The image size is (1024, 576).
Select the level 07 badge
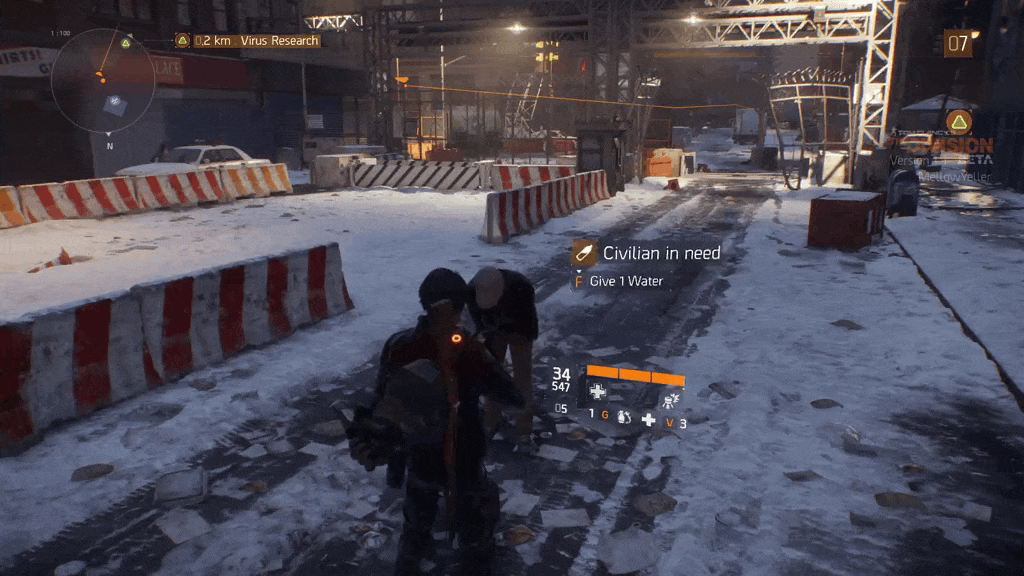pos(957,44)
